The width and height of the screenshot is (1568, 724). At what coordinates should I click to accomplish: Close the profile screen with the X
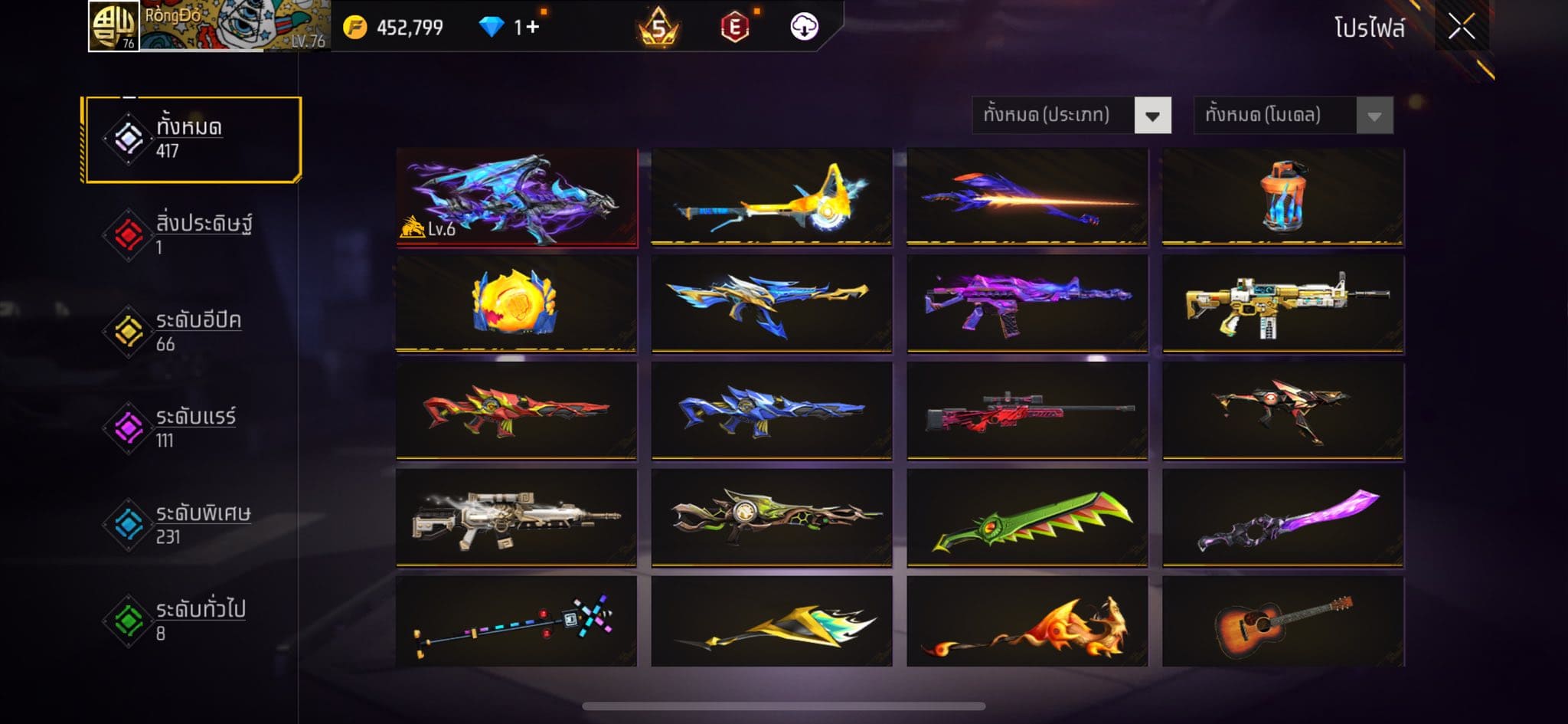click(x=1461, y=28)
